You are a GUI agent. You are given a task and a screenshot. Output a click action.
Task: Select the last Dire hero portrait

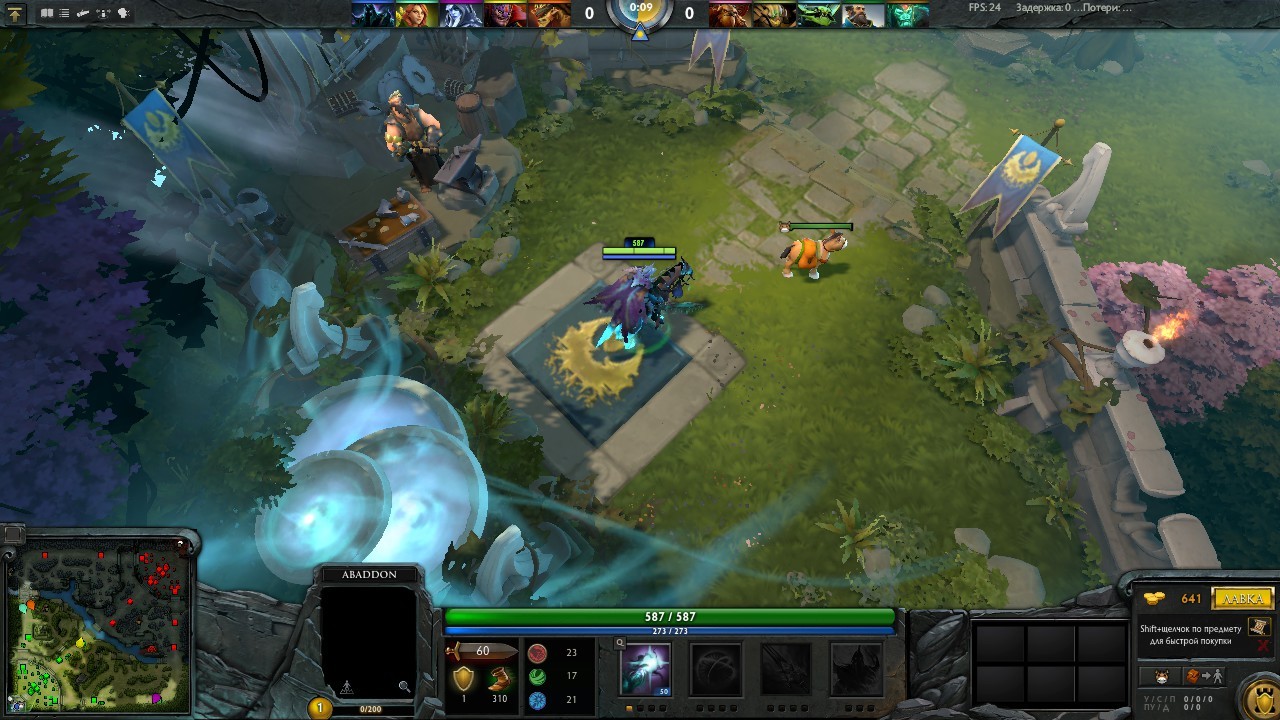[908, 14]
